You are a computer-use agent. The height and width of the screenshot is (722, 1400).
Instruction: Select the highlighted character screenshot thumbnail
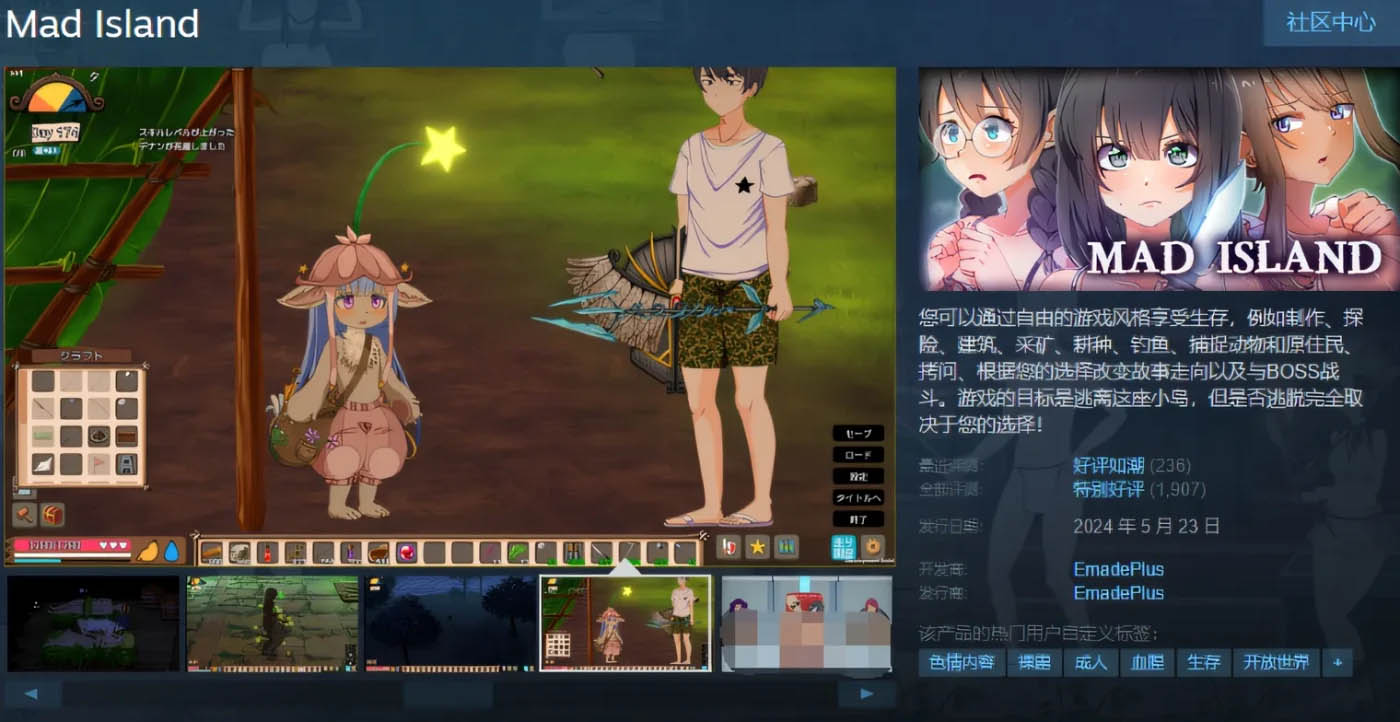625,620
